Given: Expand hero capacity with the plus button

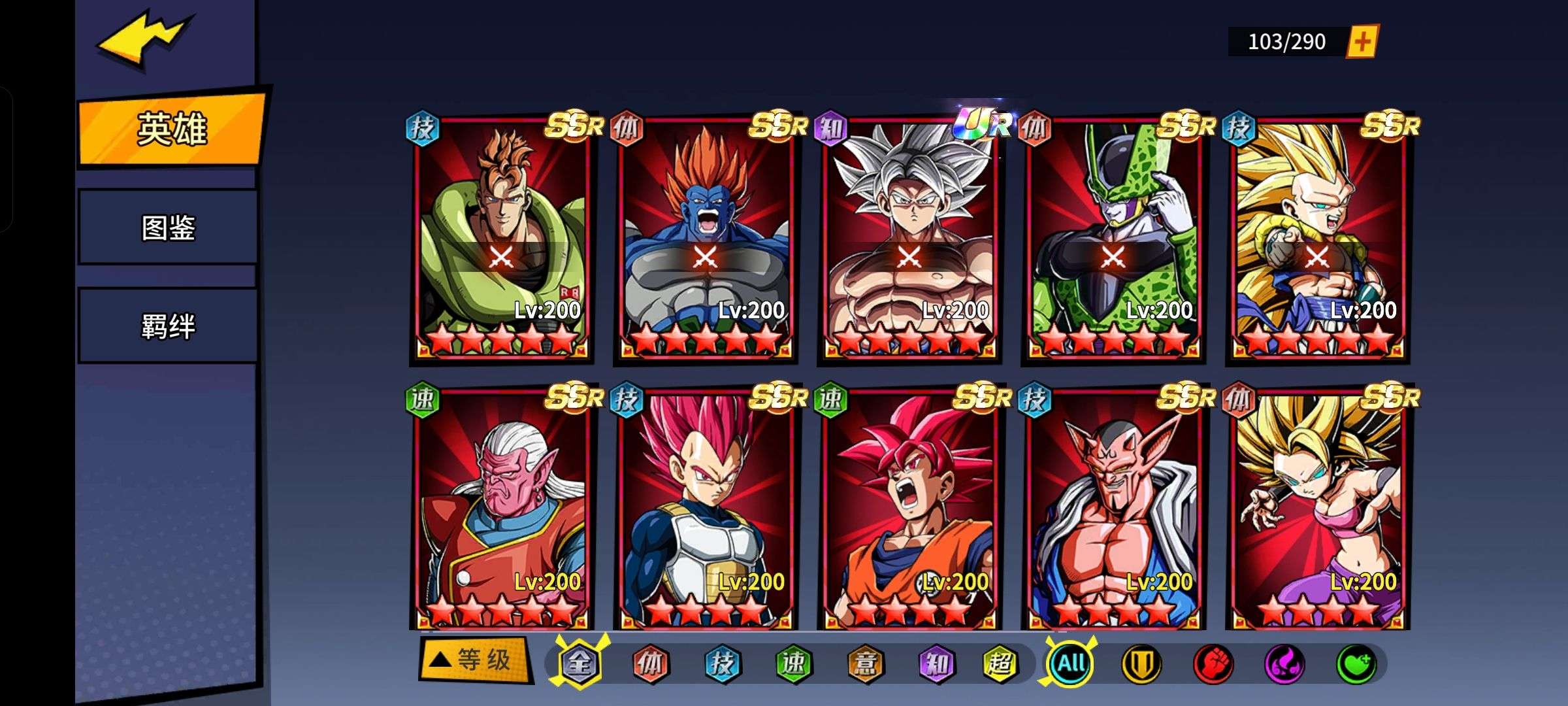Looking at the screenshot, I should tap(1362, 42).
